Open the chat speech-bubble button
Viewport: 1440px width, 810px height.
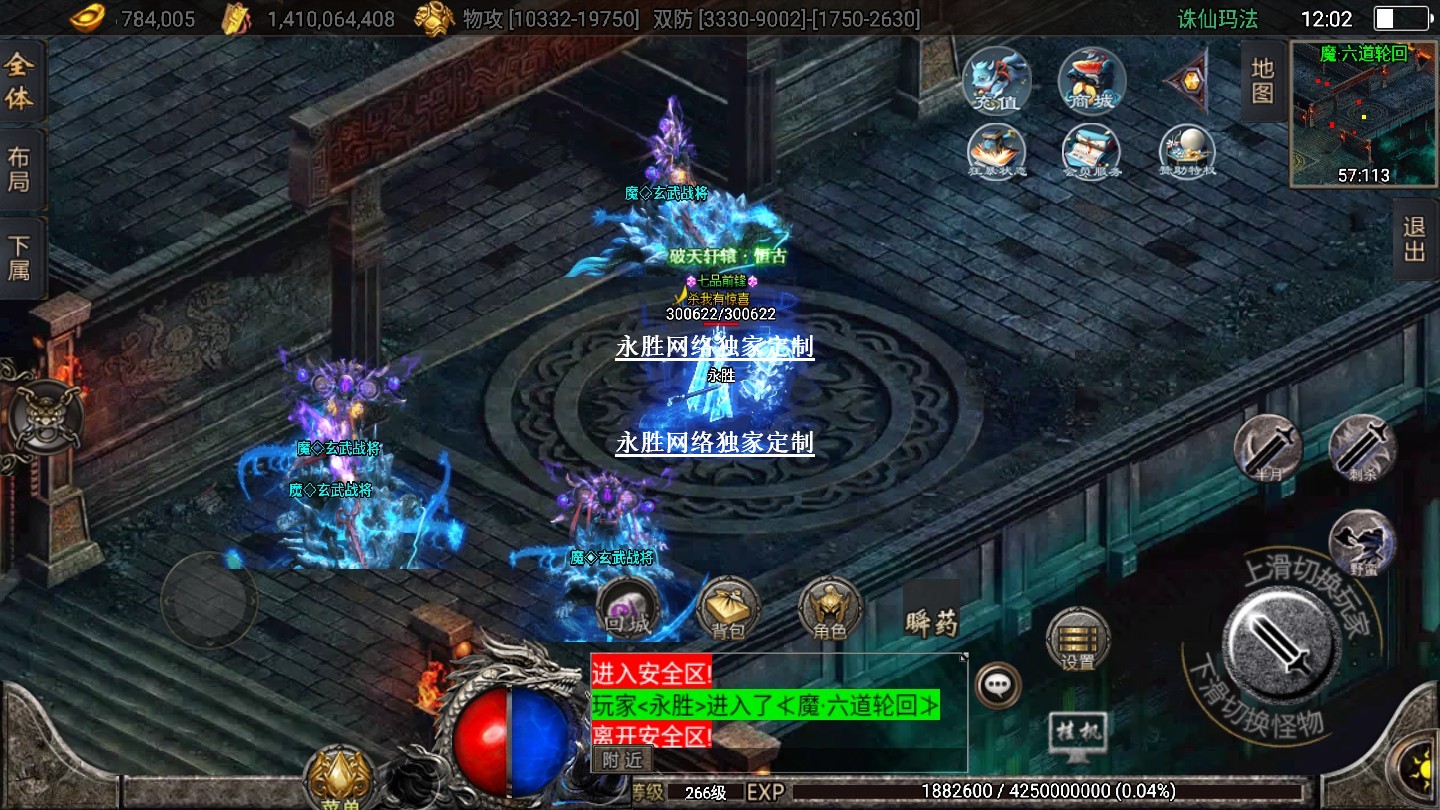(x=997, y=685)
